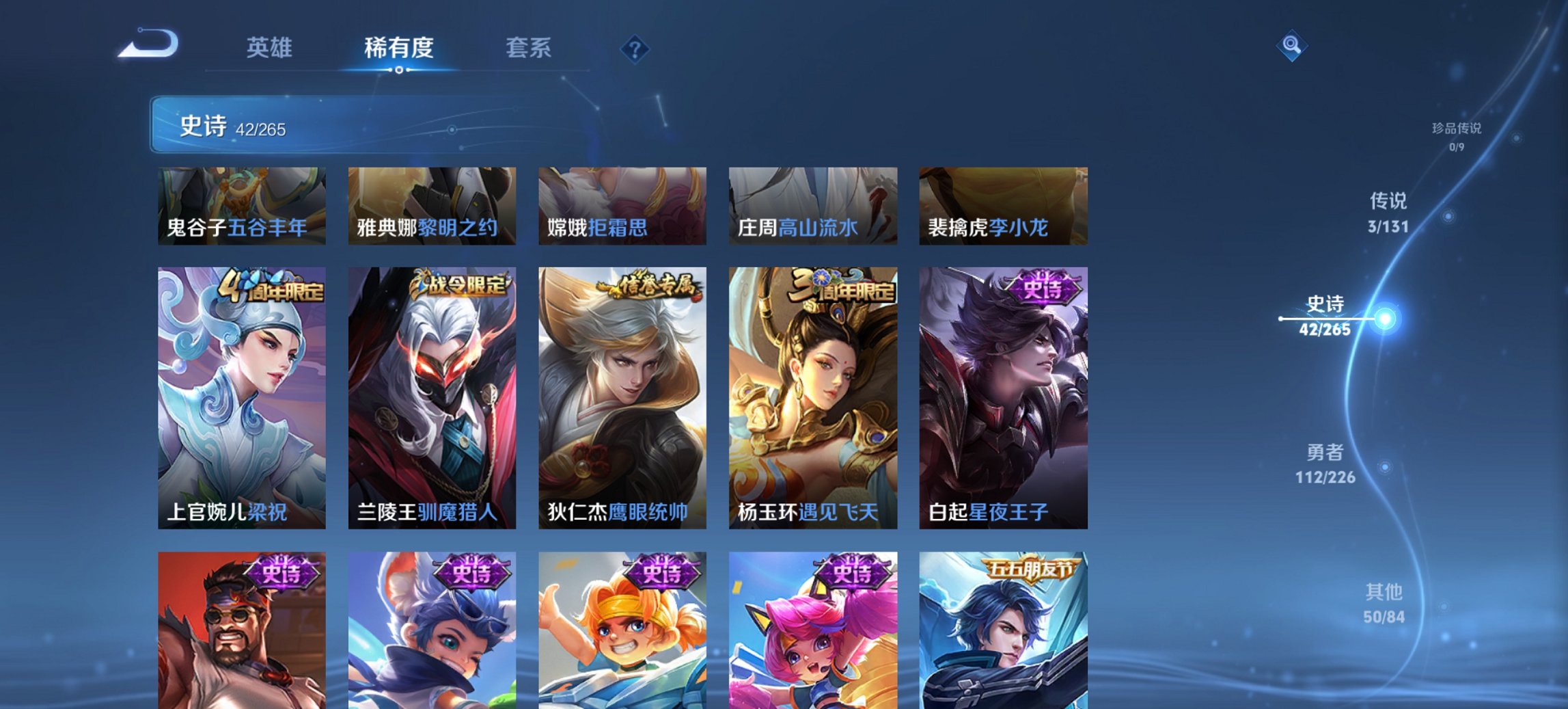
Task: Open the help question mark icon
Action: pyautogui.click(x=634, y=49)
